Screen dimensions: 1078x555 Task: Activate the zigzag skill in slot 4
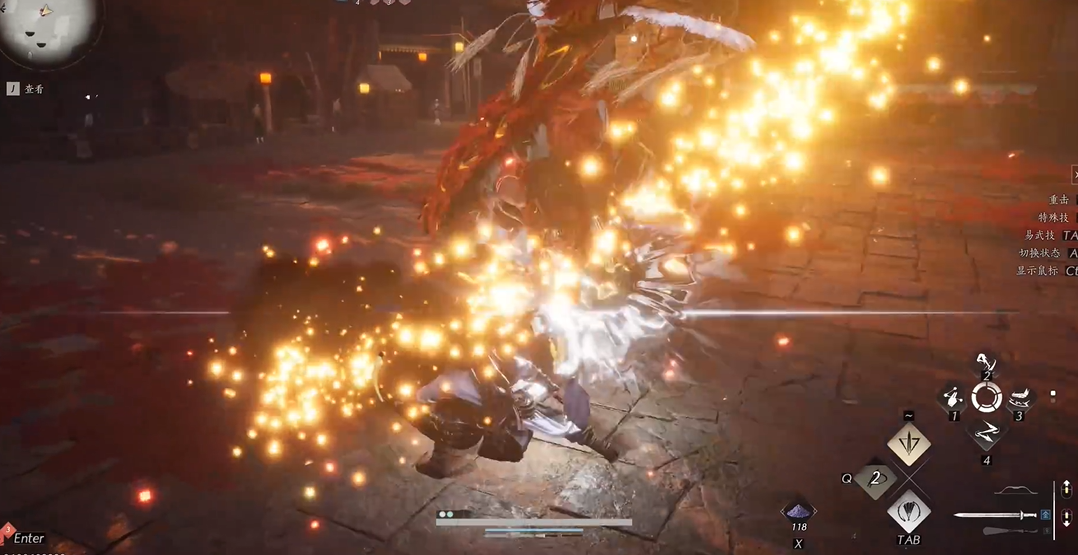point(987,434)
